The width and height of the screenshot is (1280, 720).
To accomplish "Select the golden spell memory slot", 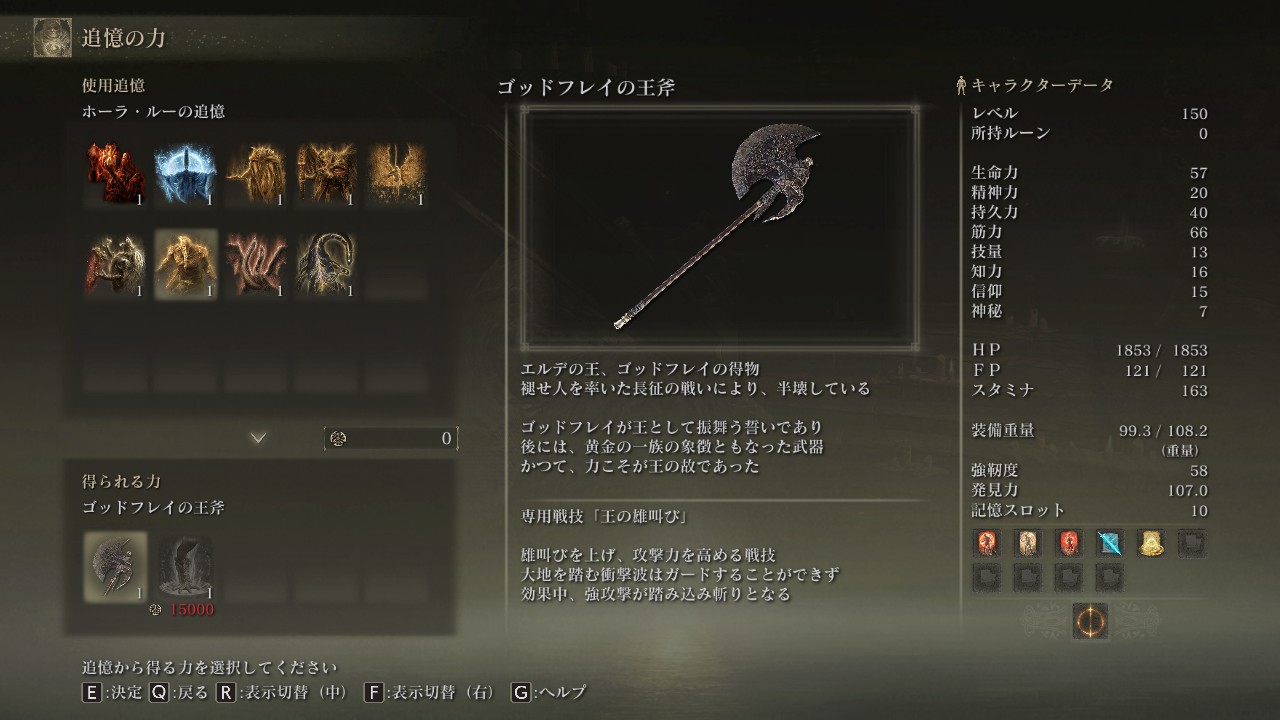I will (x=1150, y=543).
